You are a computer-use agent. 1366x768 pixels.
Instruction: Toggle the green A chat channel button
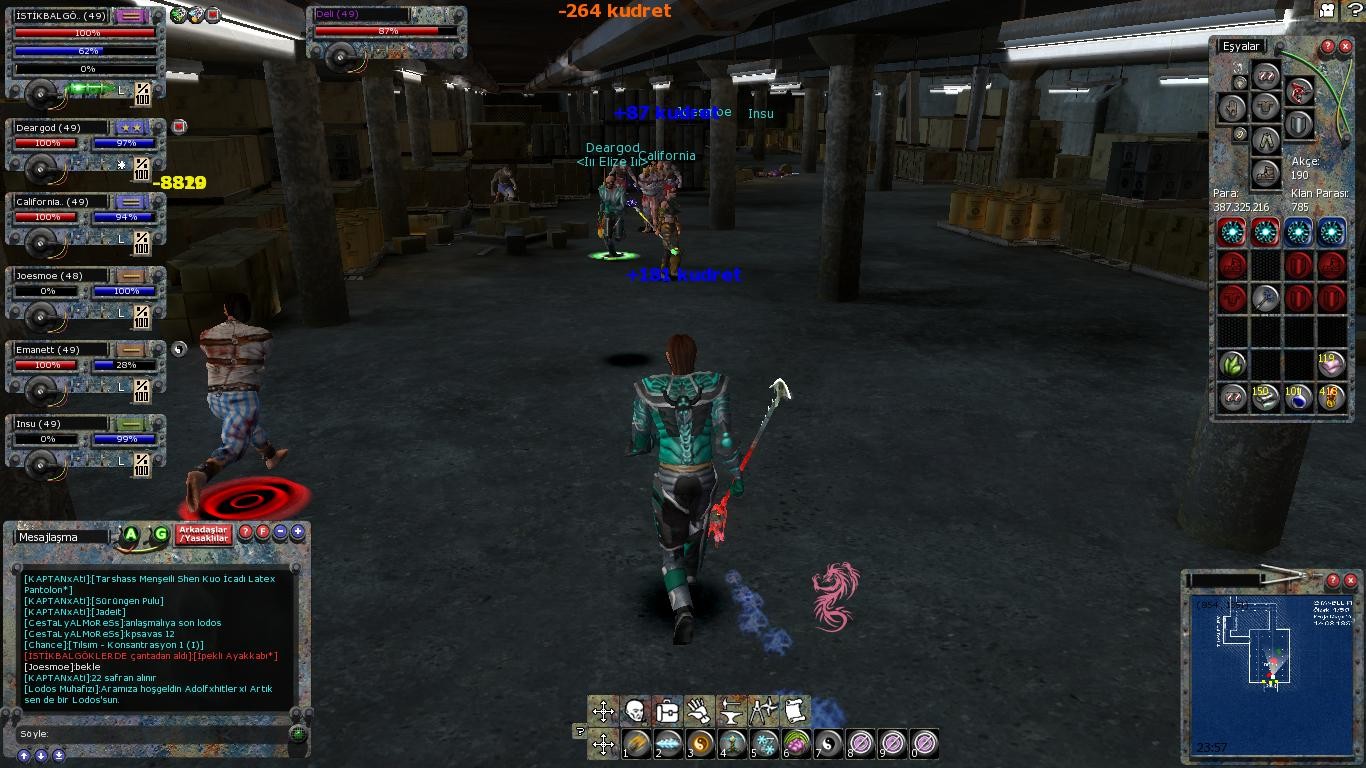click(130, 535)
